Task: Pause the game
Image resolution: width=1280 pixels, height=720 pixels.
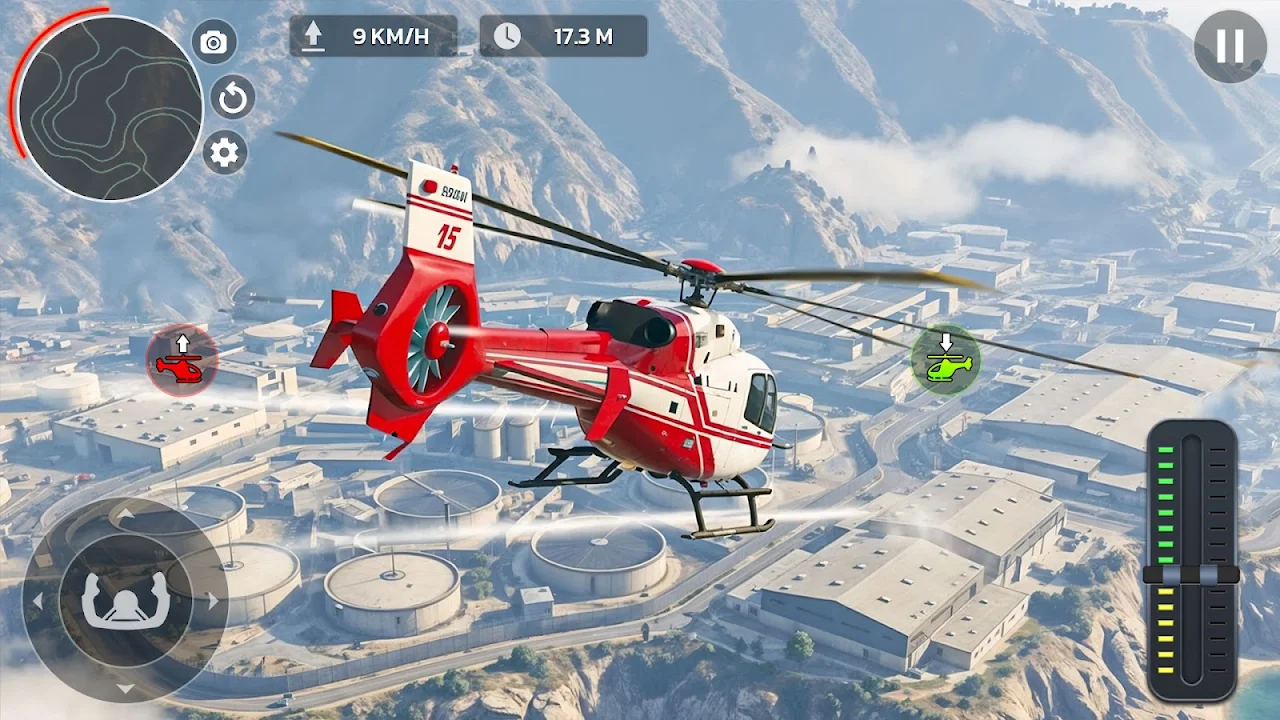Action: click(x=1230, y=46)
